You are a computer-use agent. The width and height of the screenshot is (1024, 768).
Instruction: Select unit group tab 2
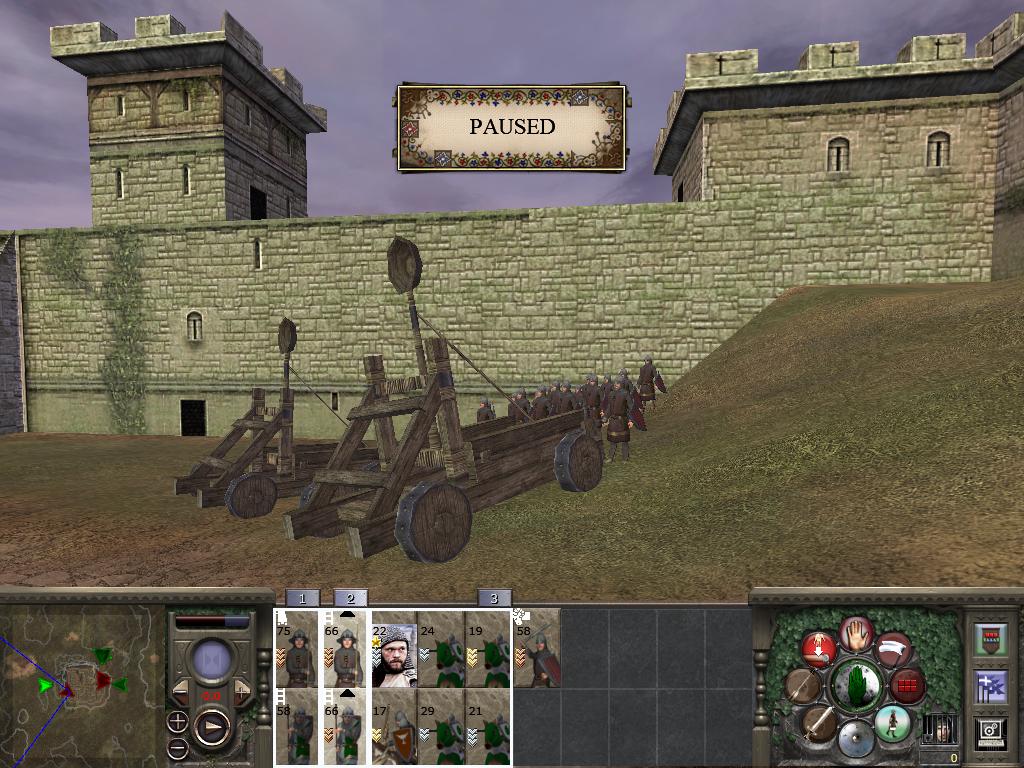click(350, 598)
